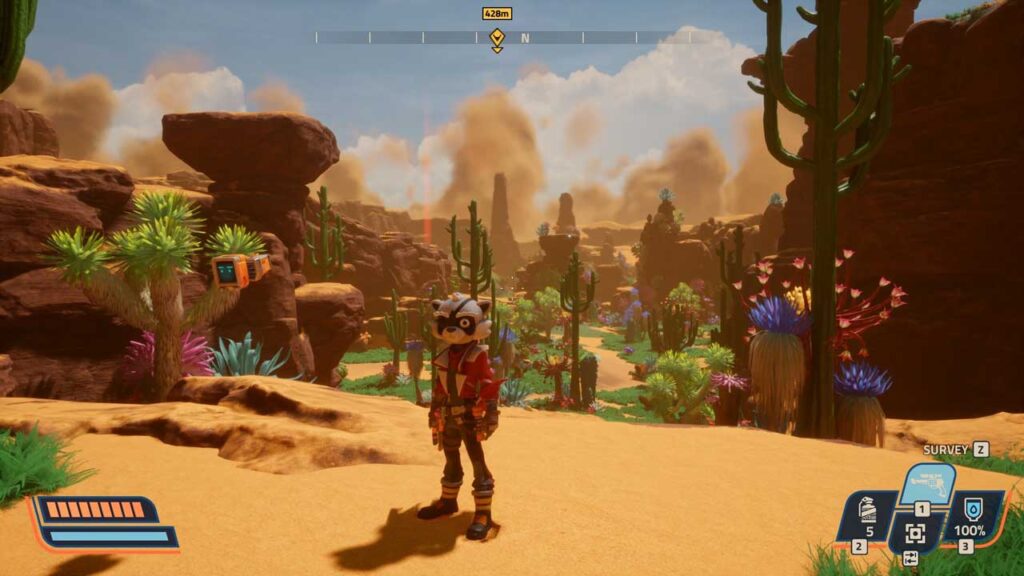Choose the grenade canister slot

tap(868, 513)
